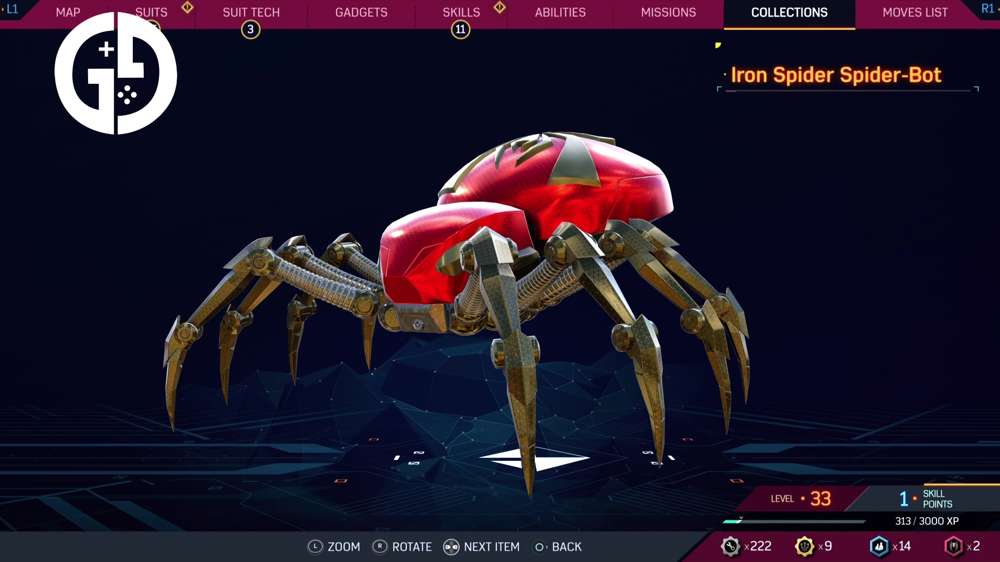Click the white controller logo watermark

(116, 74)
